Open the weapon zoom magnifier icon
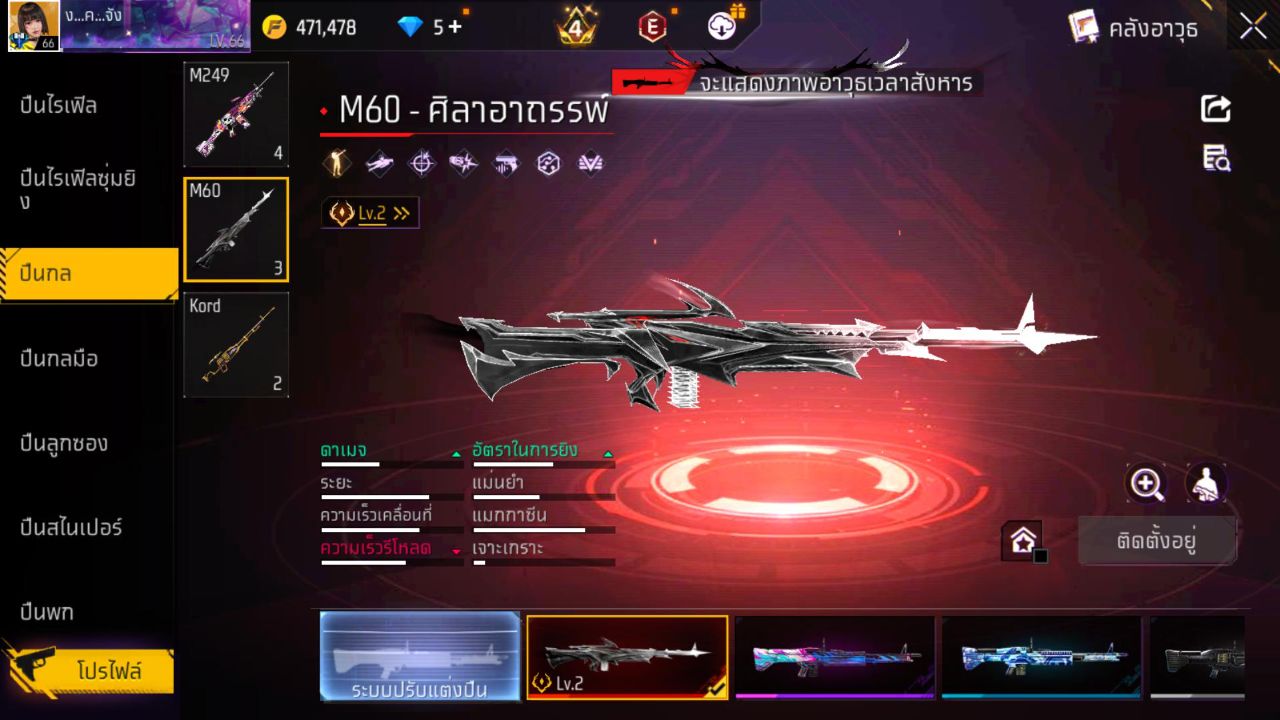1280x720 pixels. (1147, 485)
